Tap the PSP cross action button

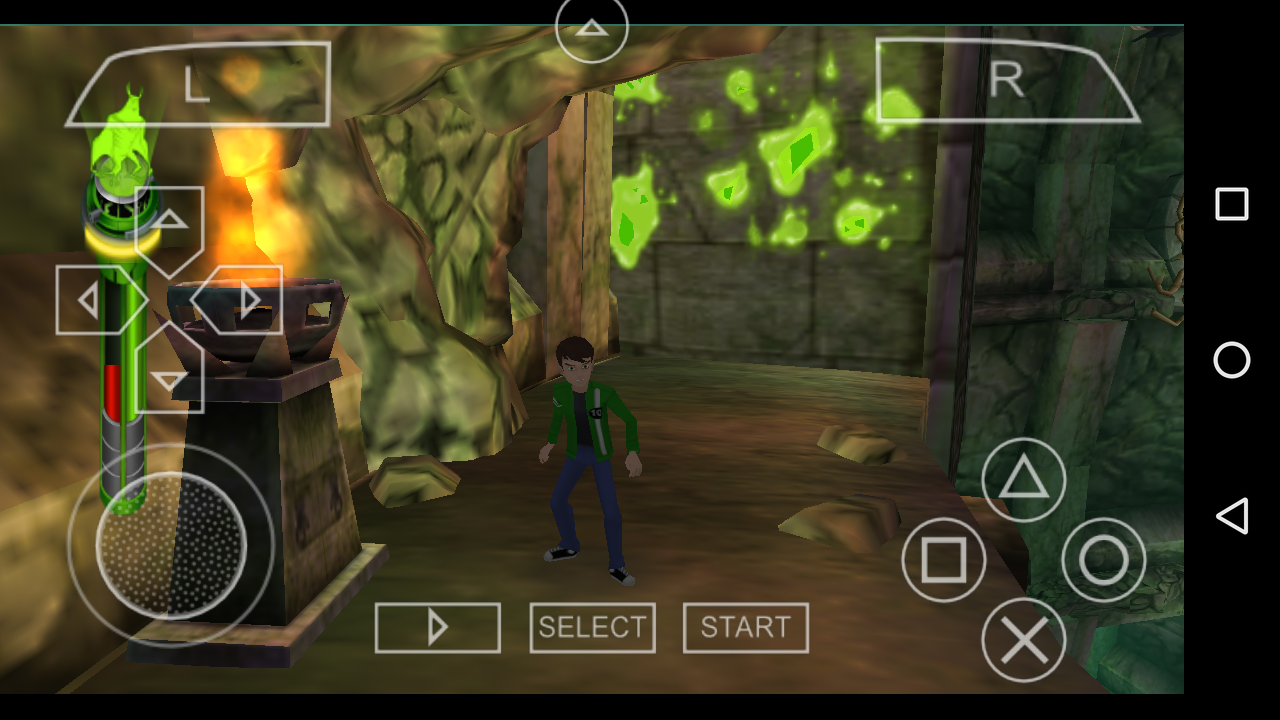point(1023,640)
